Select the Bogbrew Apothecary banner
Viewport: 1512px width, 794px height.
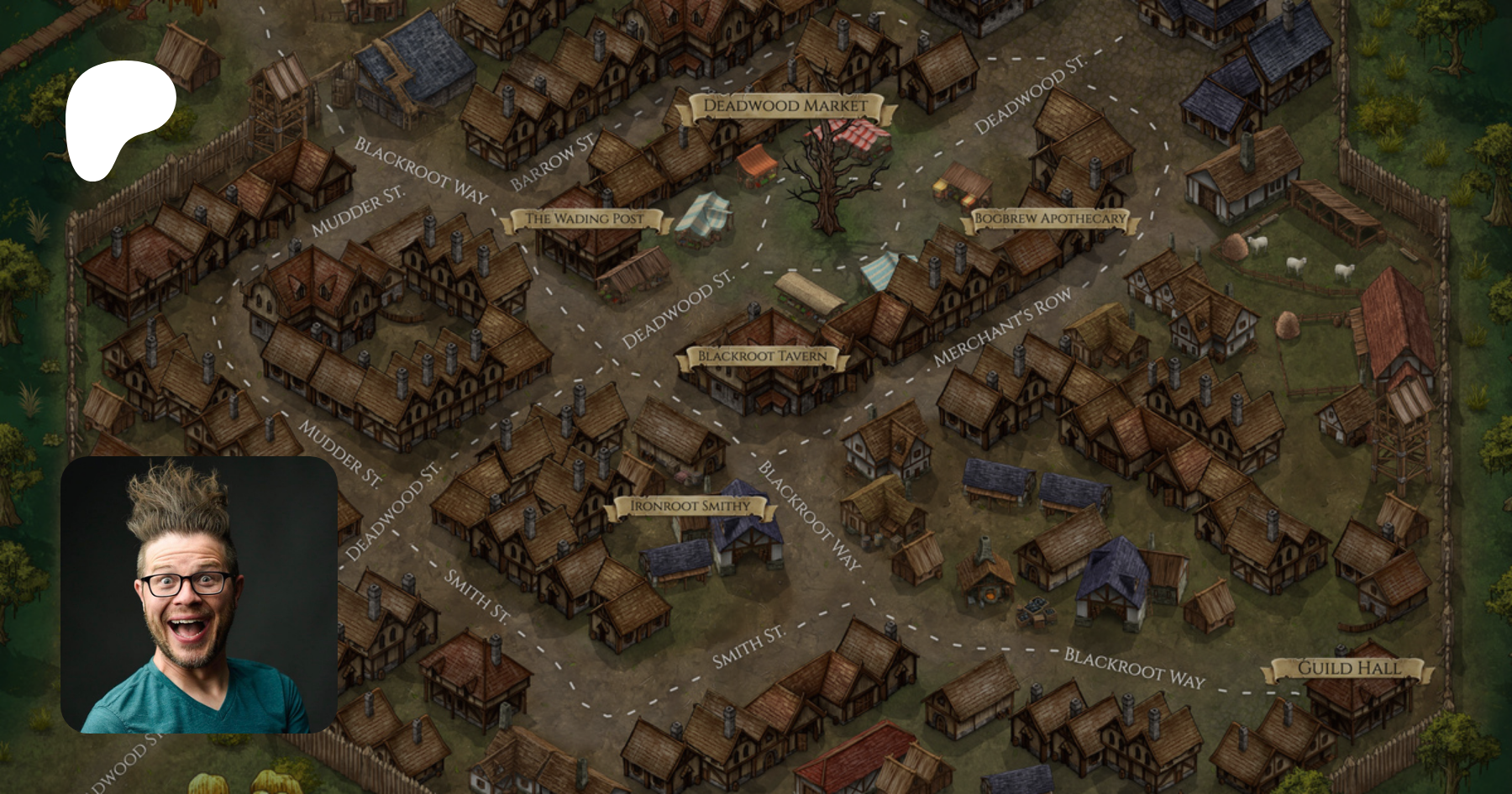1049,219
